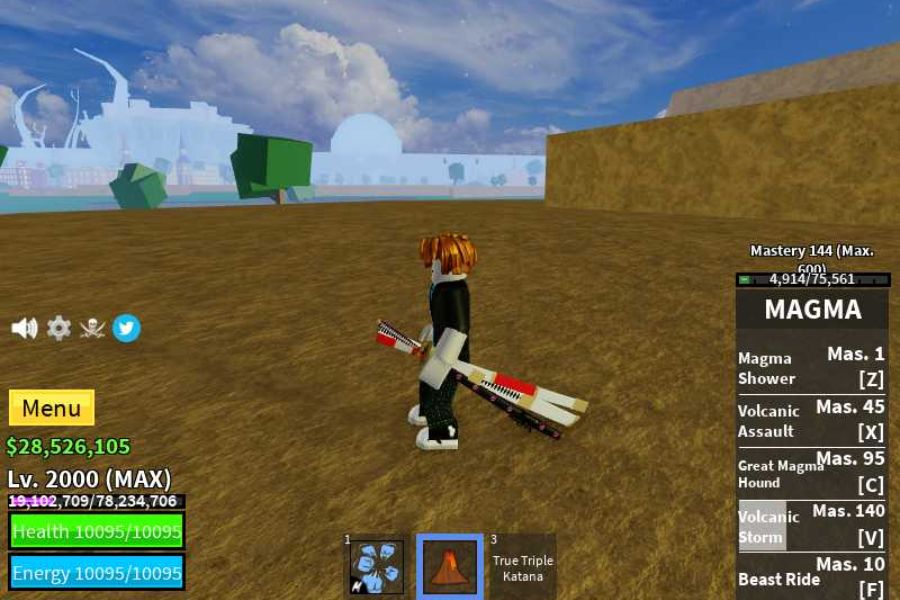Open the blue Twitter bird icon
Screen dimensions: 900x600
click(126, 328)
